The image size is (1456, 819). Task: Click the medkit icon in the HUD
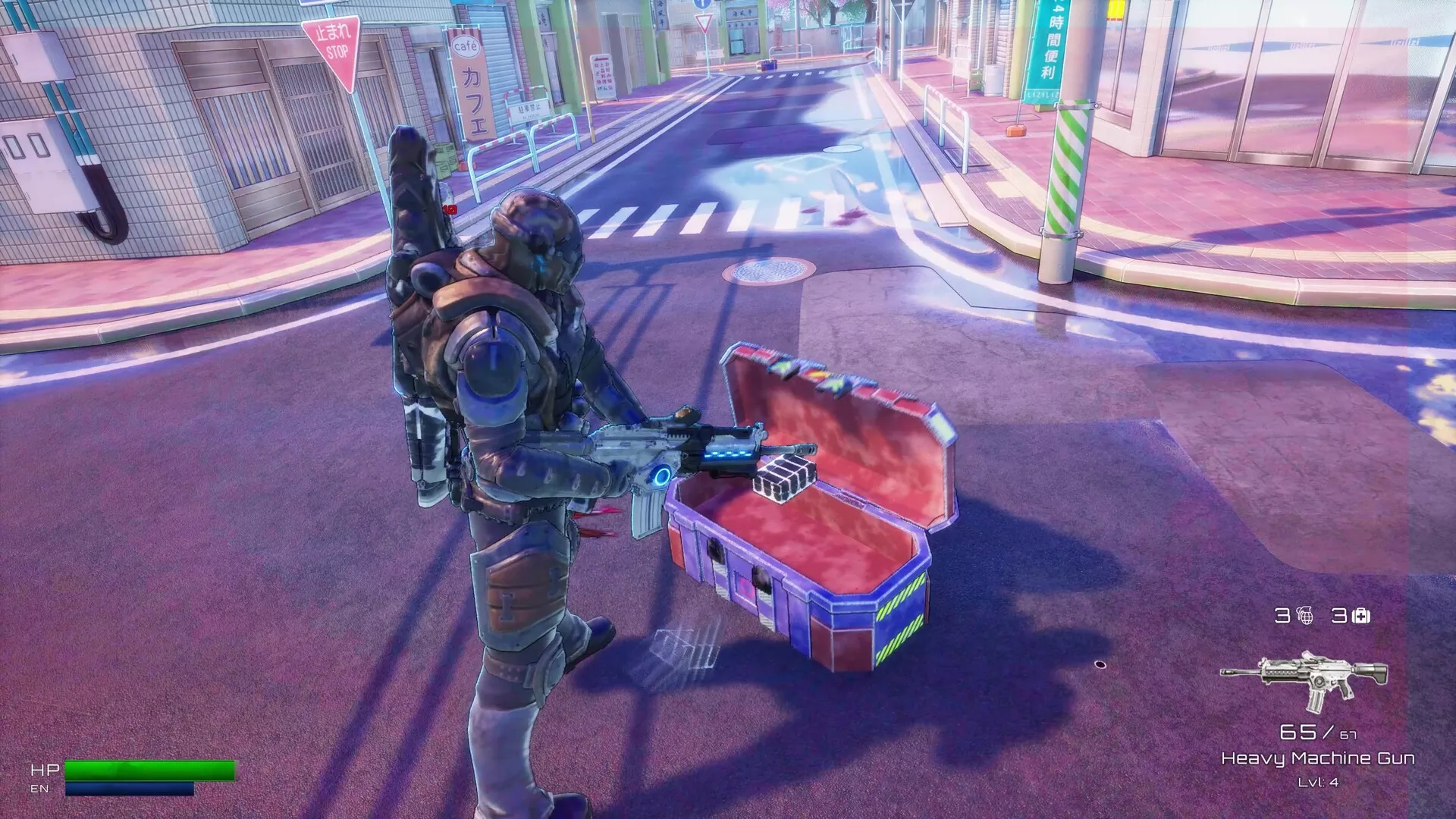(1361, 616)
